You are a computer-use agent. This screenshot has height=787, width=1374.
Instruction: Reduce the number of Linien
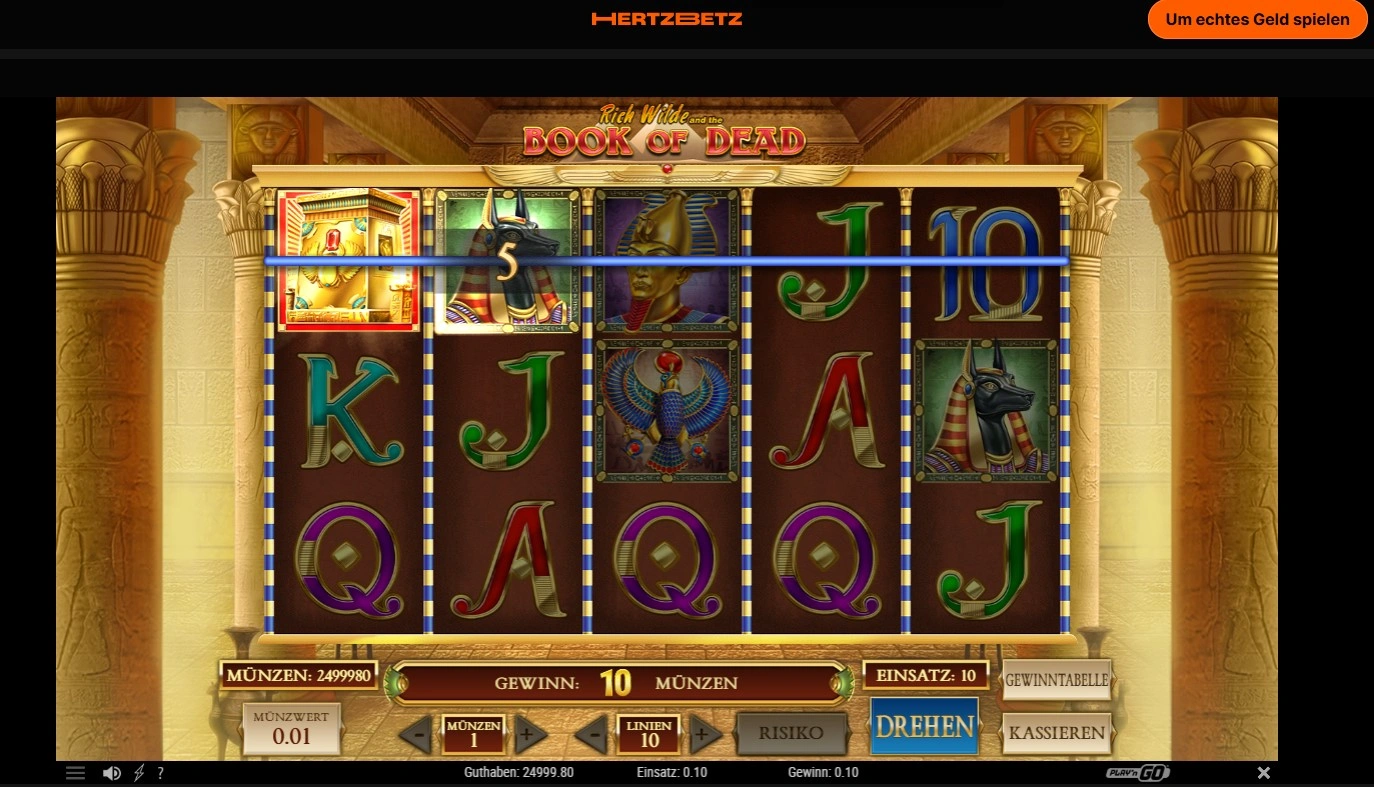(594, 736)
